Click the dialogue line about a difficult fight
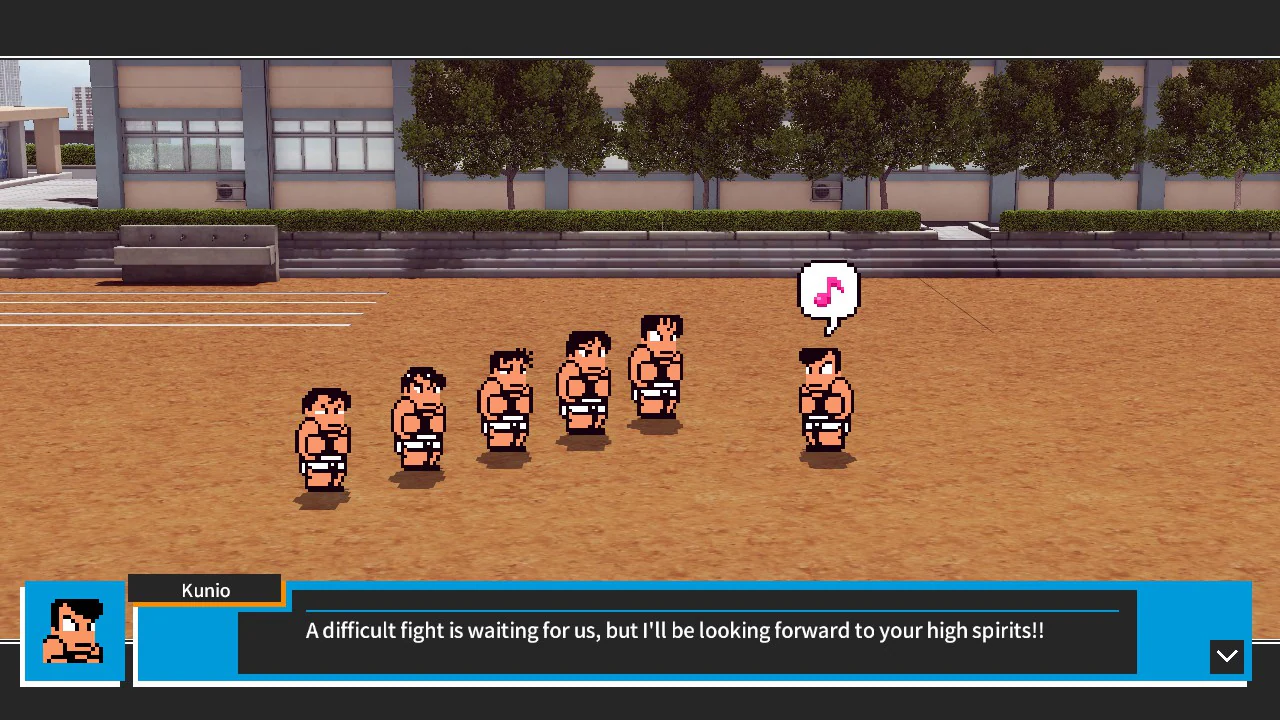 point(674,630)
